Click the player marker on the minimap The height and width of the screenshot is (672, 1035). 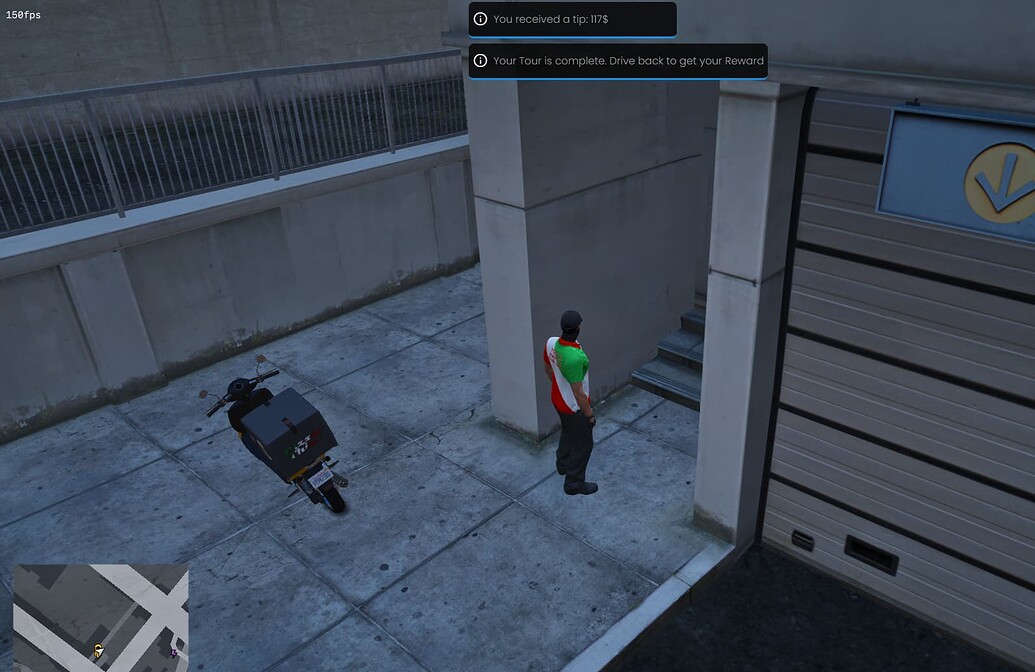(98, 651)
